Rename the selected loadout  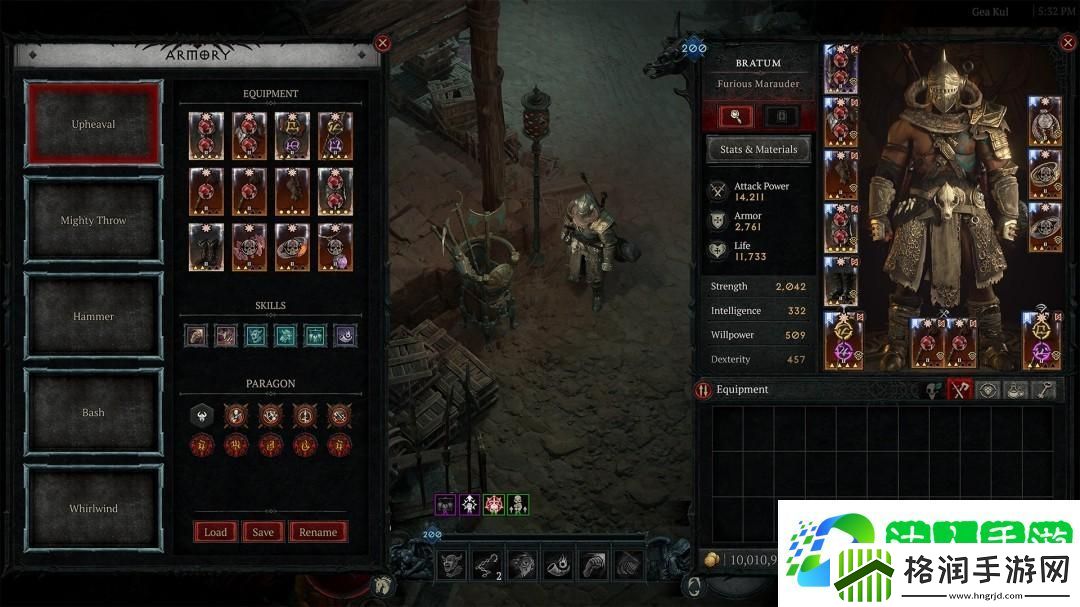(318, 532)
